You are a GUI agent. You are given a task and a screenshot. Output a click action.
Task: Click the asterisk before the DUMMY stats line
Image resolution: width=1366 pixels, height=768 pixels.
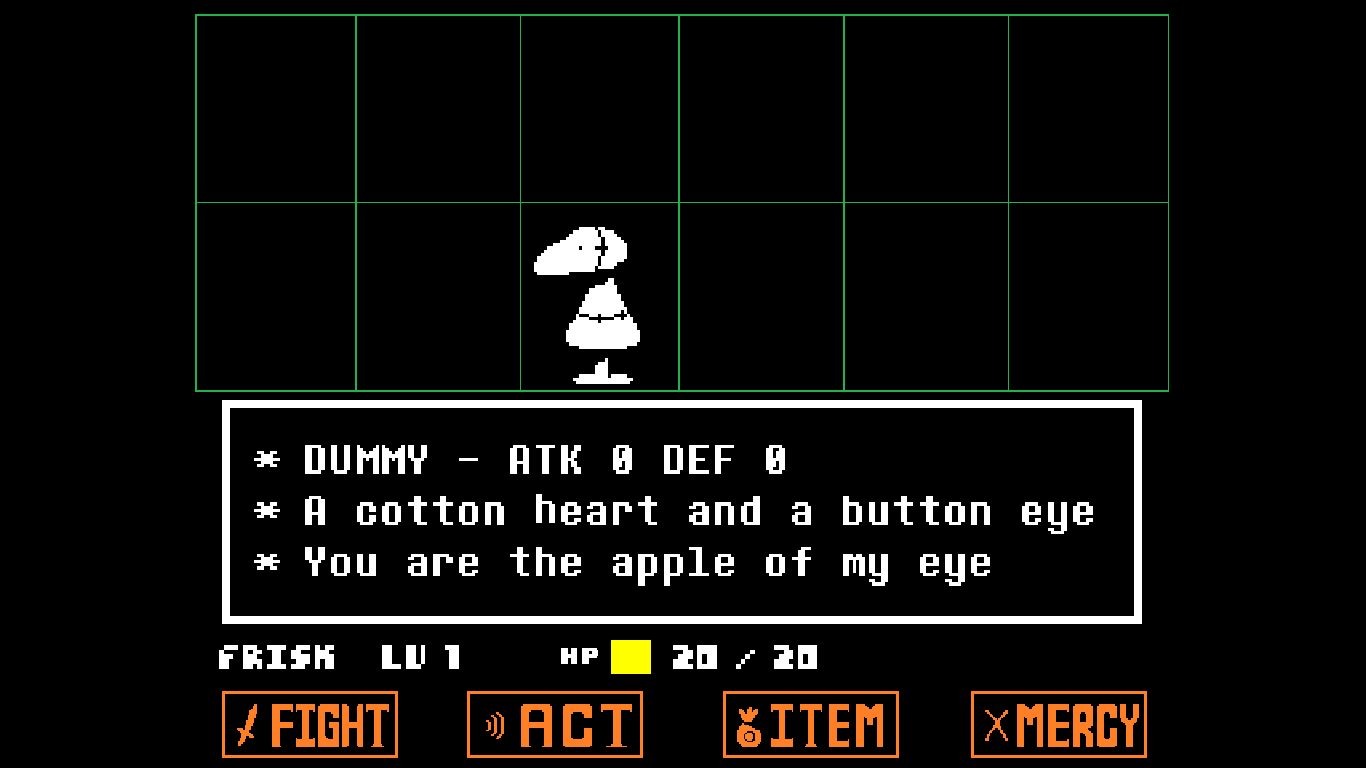pyautogui.click(x=266, y=460)
